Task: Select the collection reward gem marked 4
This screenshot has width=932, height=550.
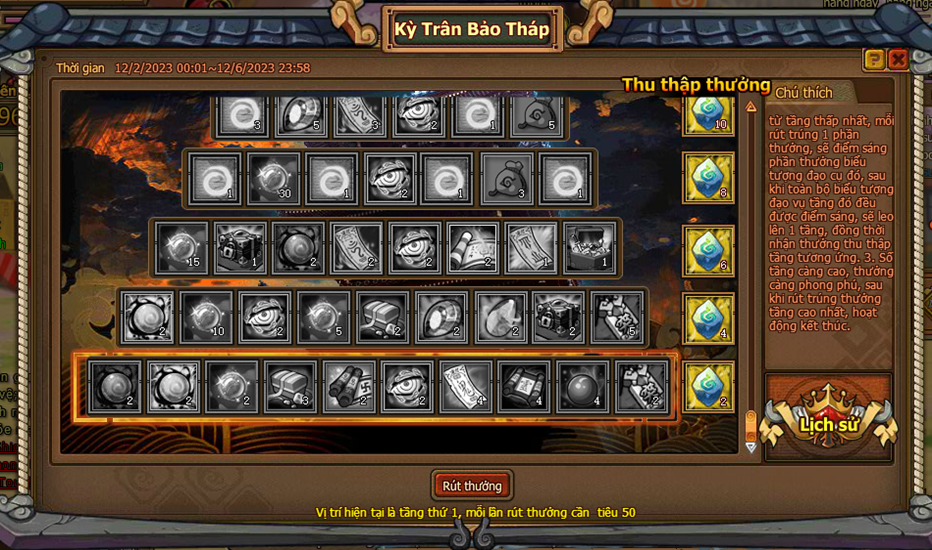Action: click(x=709, y=317)
